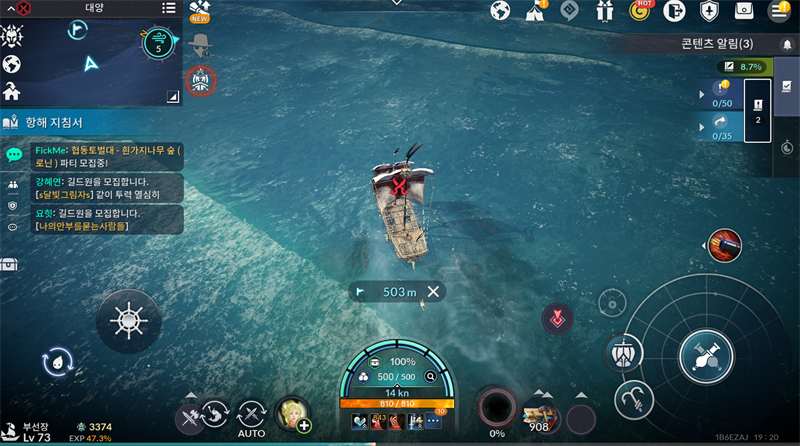The width and height of the screenshot is (800, 446).
Task: Open the gift box rewards icon
Action: click(603, 11)
